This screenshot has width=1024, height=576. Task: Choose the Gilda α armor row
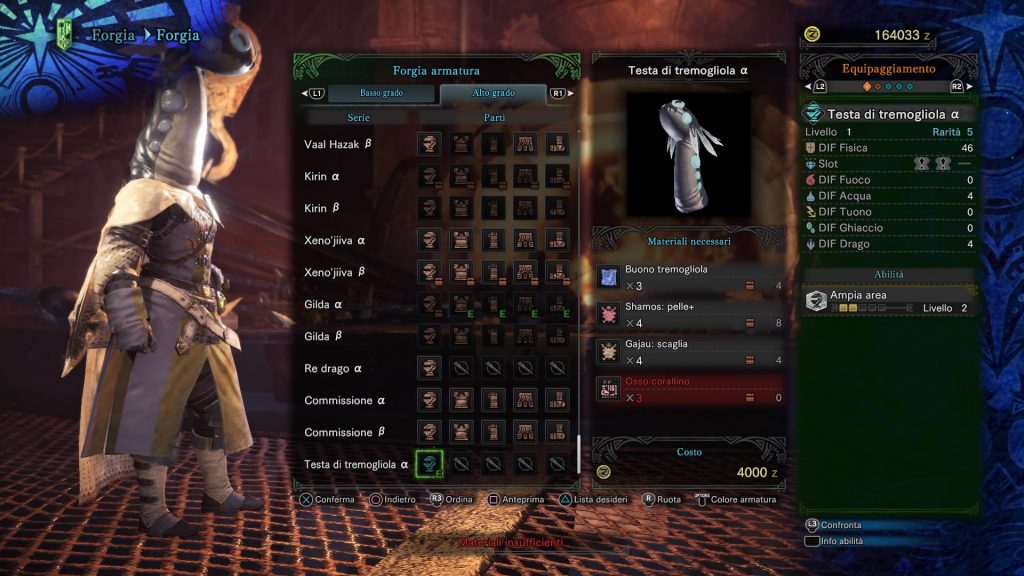coord(323,304)
